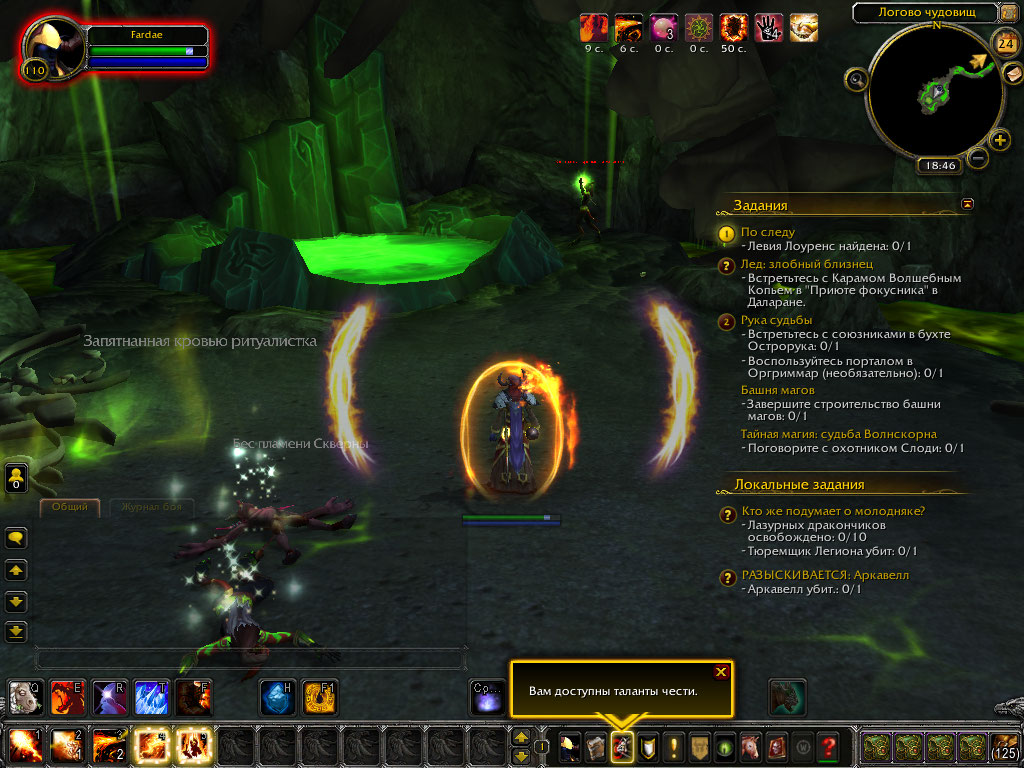
Task: Zoom in the minimap with plus button
Action: 1000,140
